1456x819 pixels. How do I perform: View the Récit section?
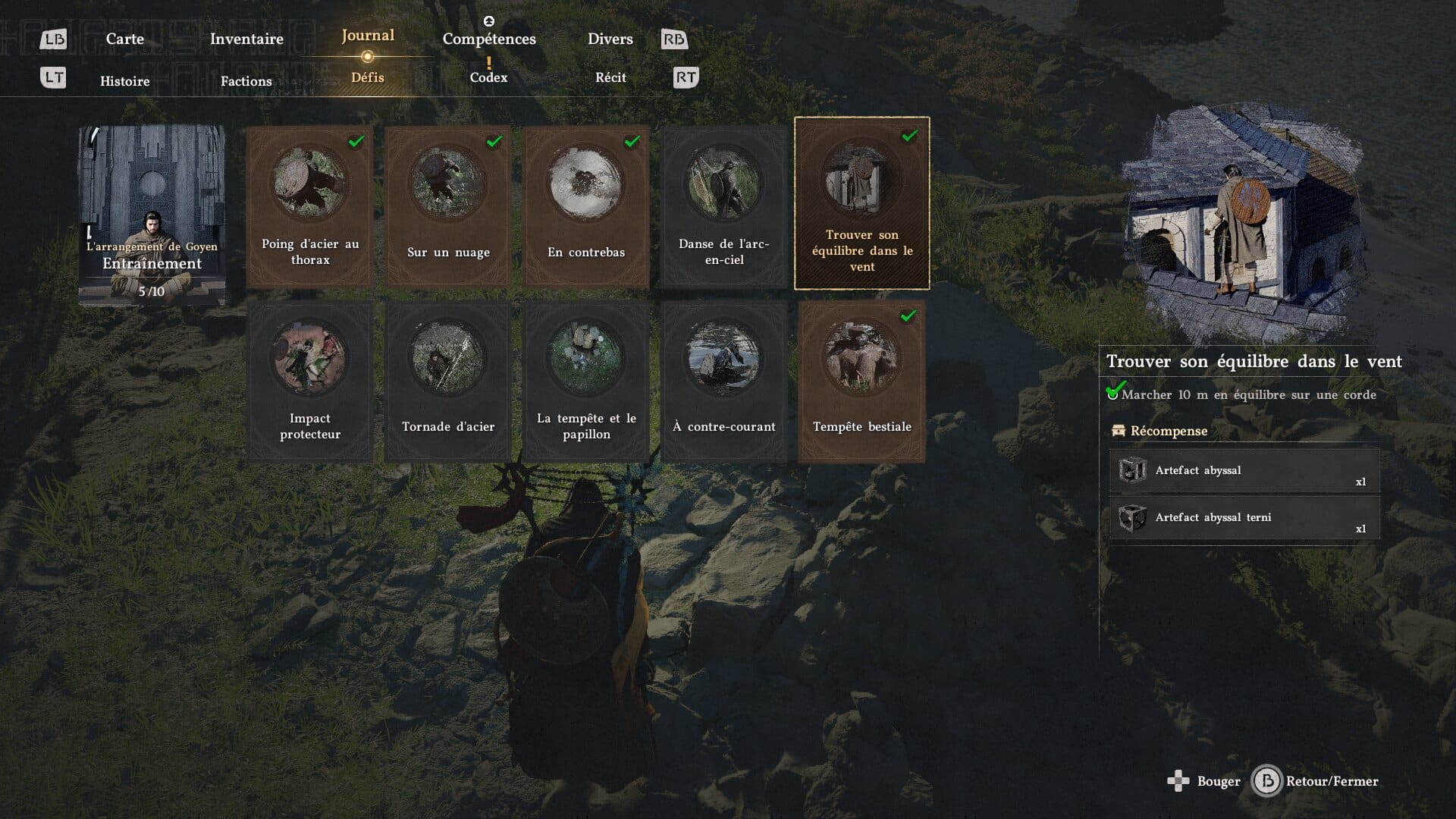pos(610,77)
